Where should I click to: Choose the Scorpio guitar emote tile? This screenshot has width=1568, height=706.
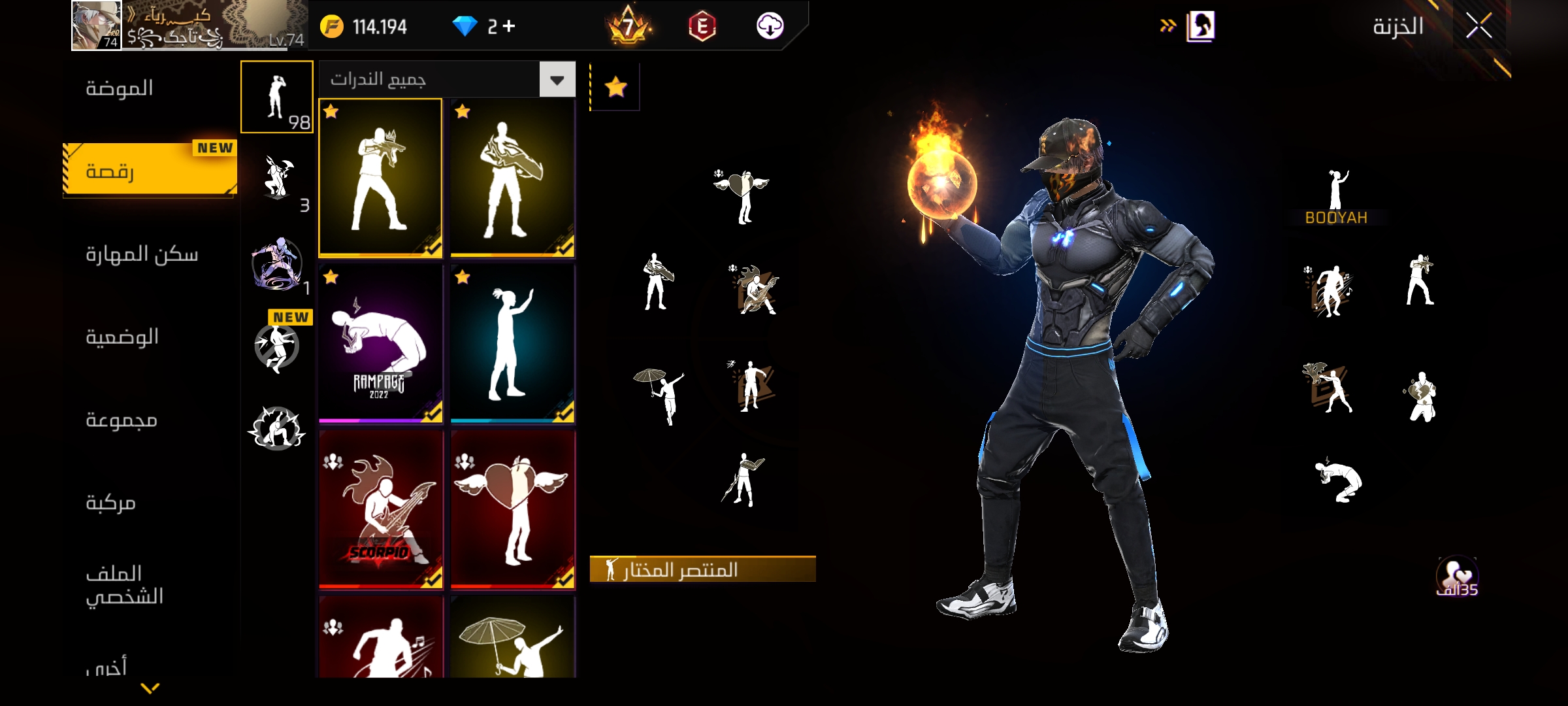380,510
